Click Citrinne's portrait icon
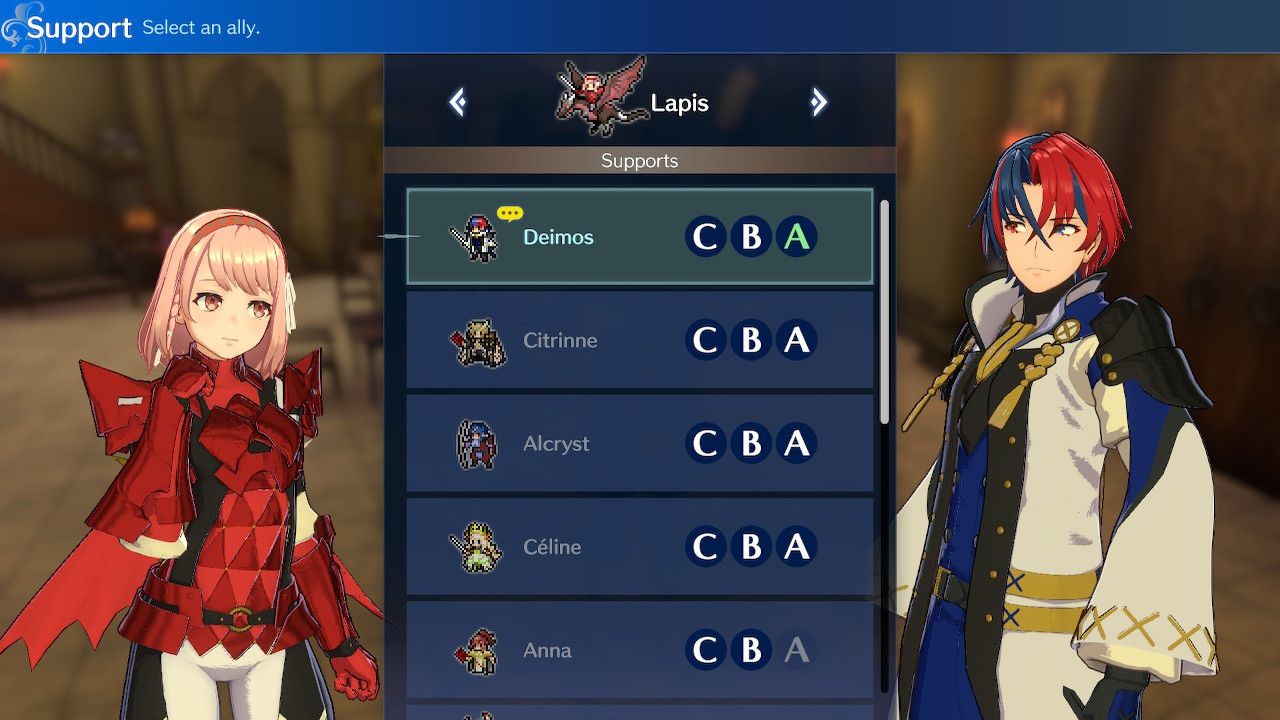The width and height of the screenshot is (1280, 720). pos(478,341)
